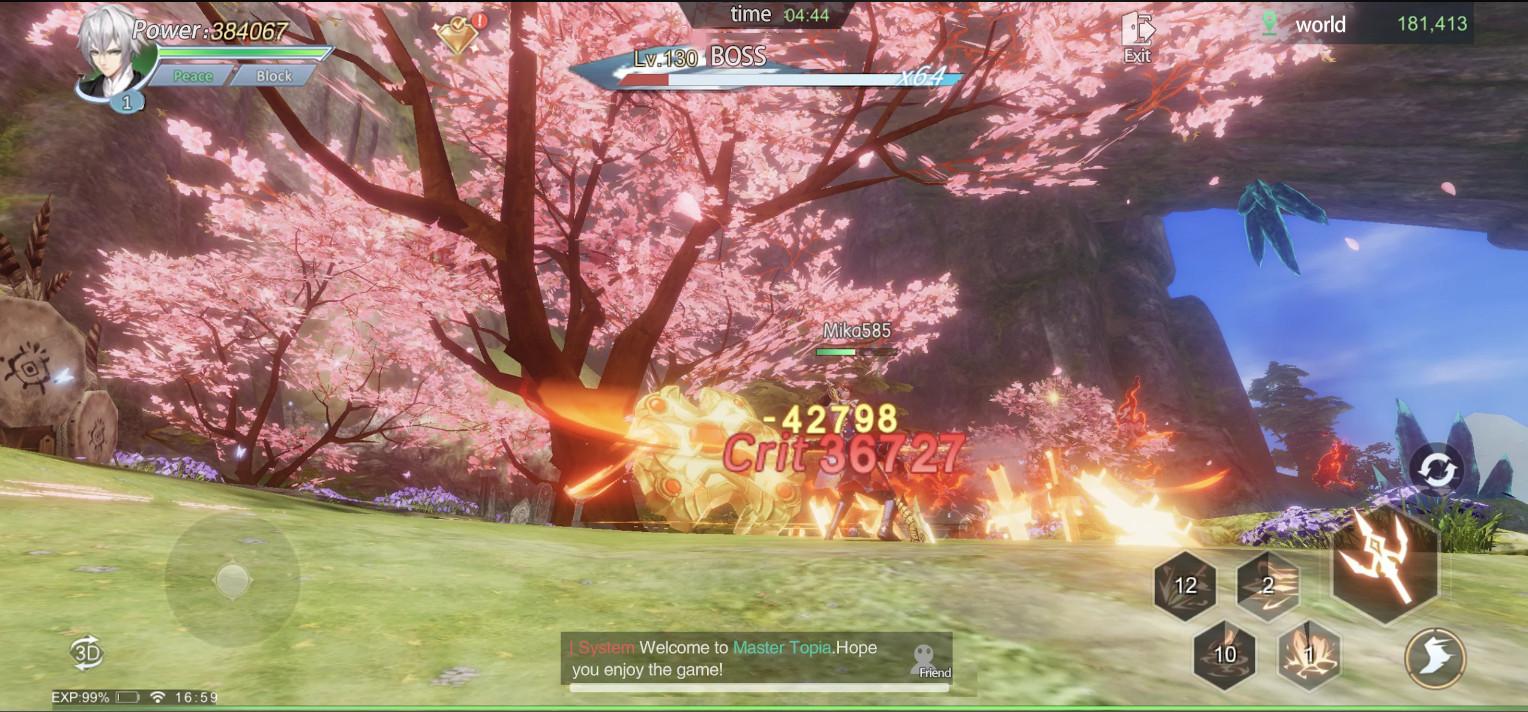The height and width of the screenshot is (712, 1528).
Task: Exit the boss stage
Action: tap(1137, 37)
